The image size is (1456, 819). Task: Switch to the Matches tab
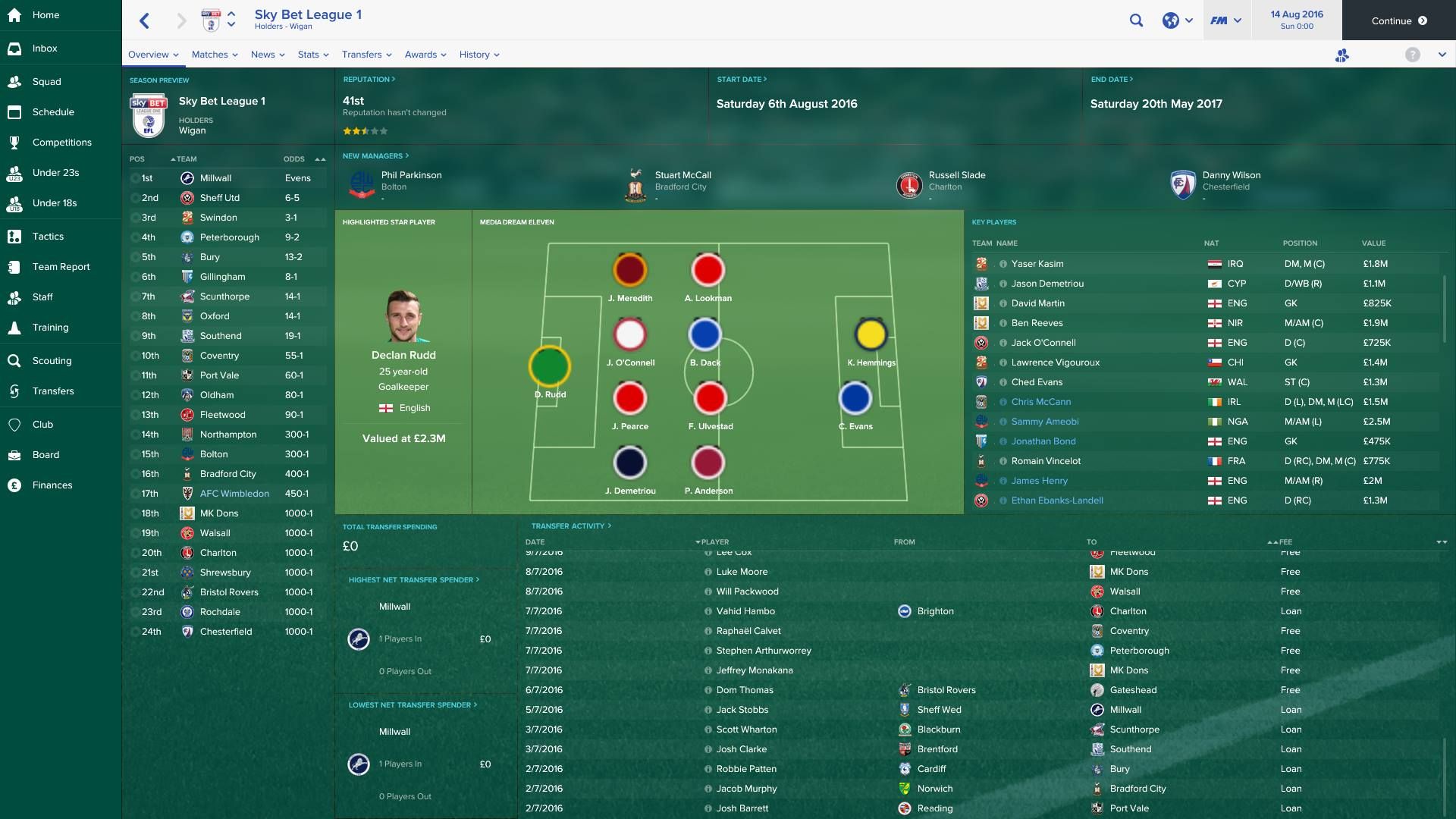pos(210,54)
